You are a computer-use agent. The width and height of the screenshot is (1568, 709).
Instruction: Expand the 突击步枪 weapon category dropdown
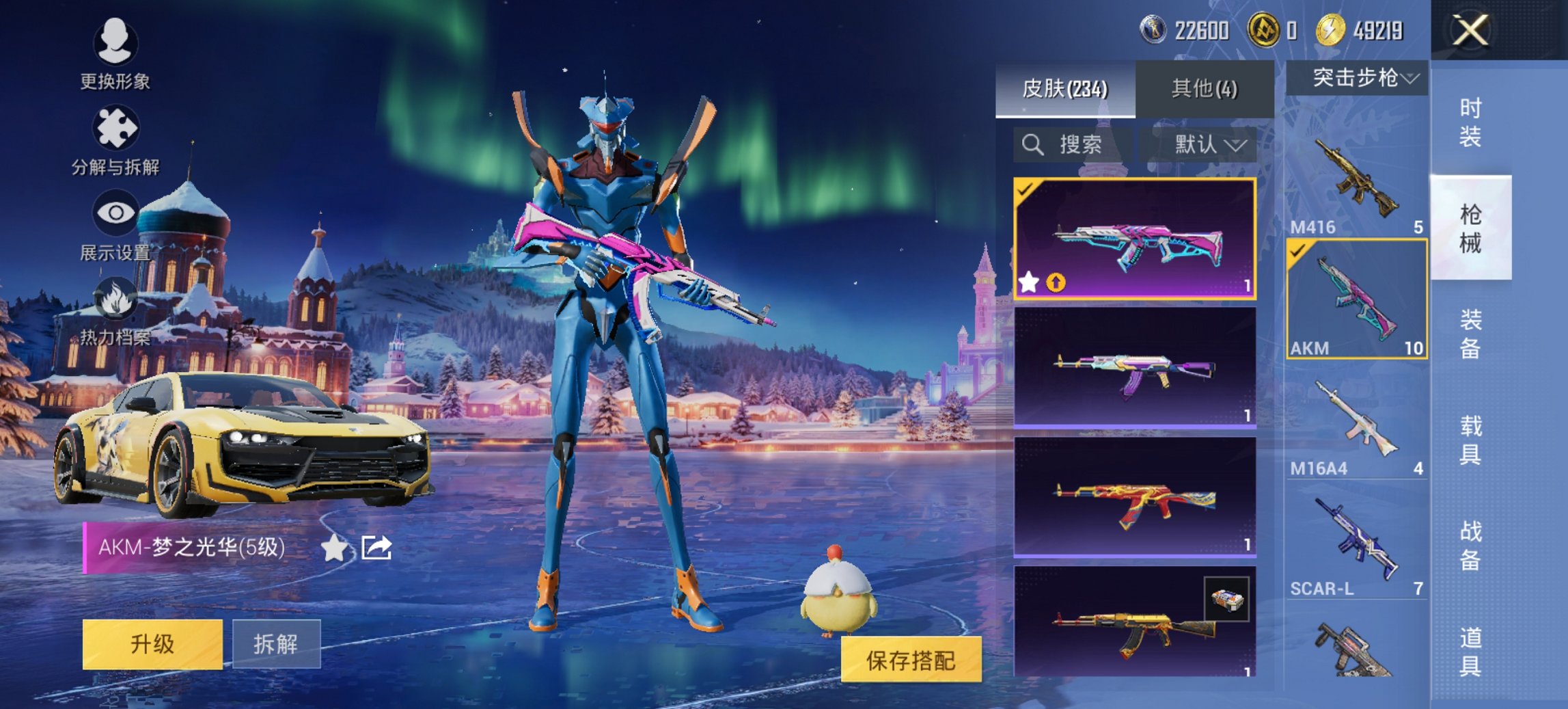coord(1360,77)
